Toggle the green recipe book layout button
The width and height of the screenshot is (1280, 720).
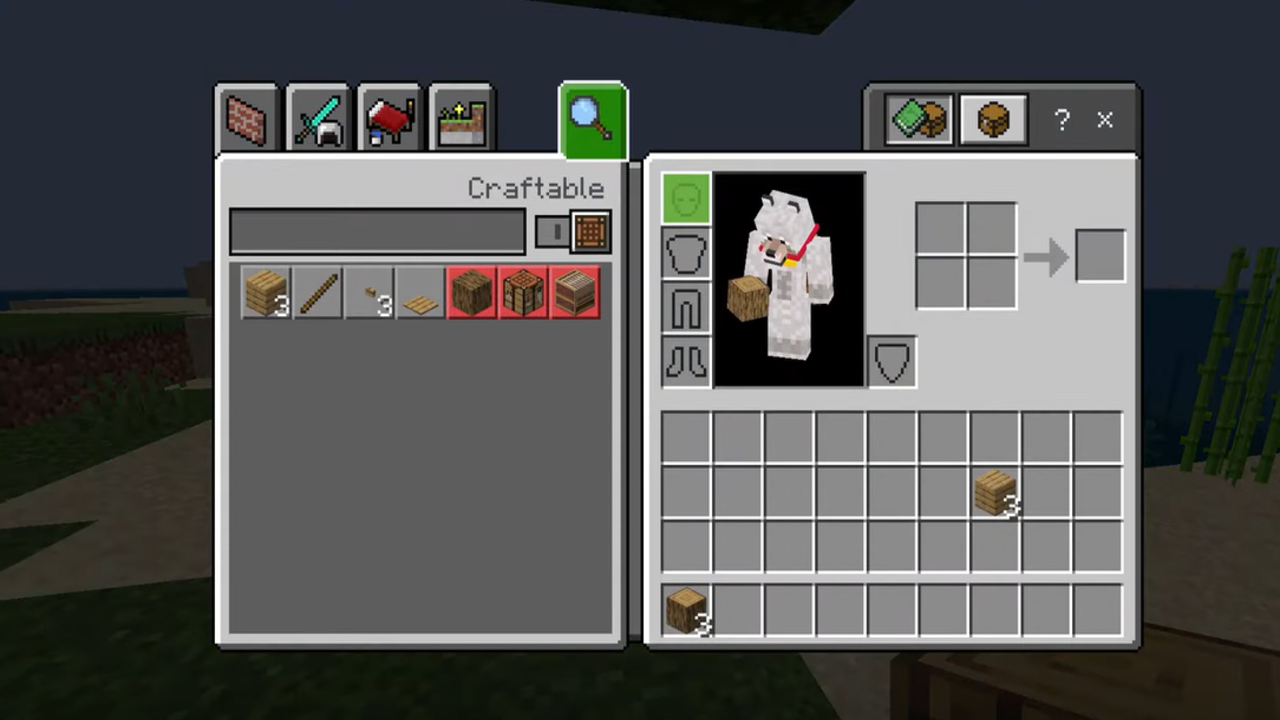(x=918, y=121)
